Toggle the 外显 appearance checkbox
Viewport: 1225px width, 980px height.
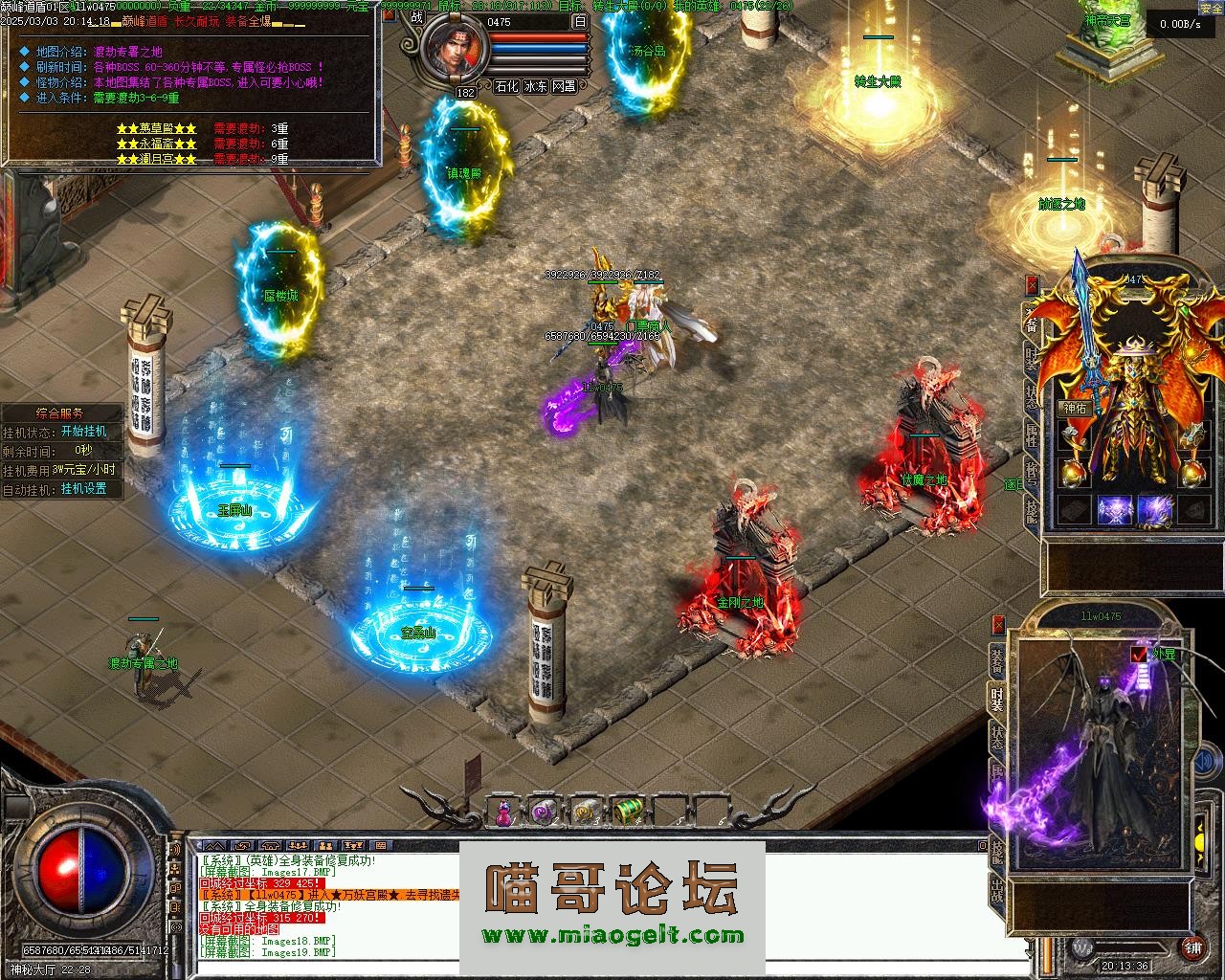point(1139,655)
